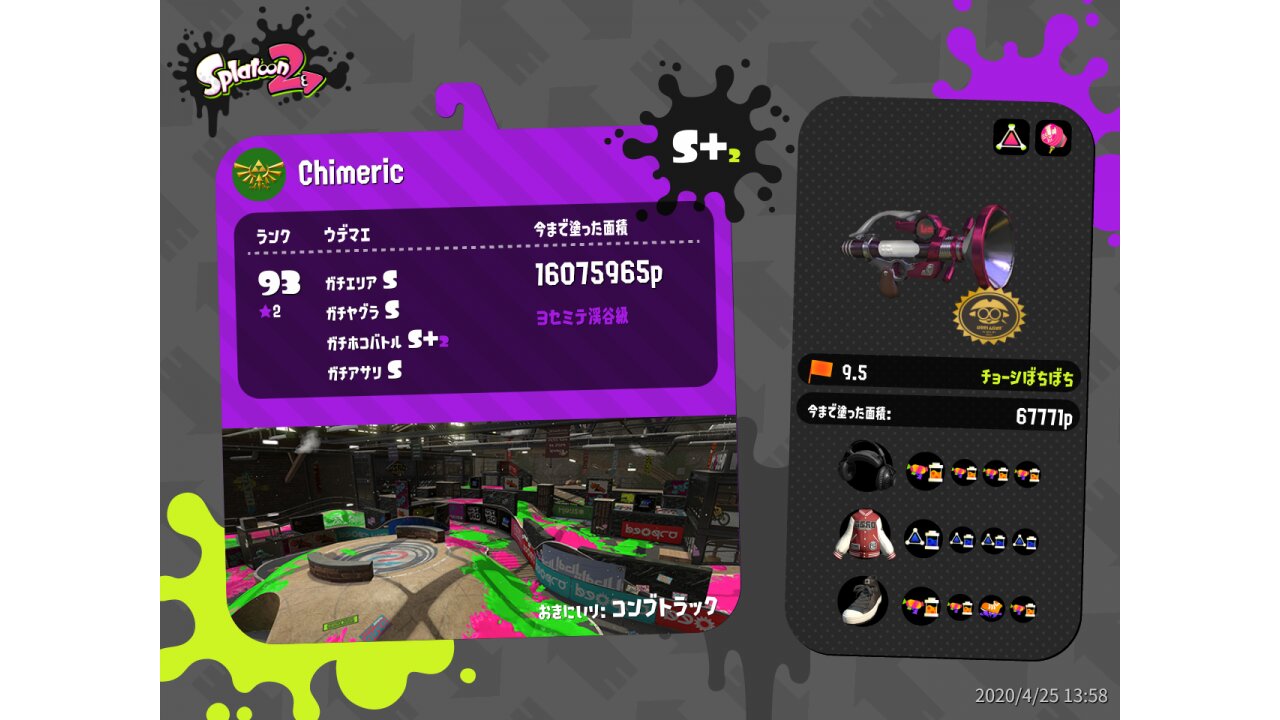
Task: Click the sneaker's large main ability icon
Action: click(920, 605)
